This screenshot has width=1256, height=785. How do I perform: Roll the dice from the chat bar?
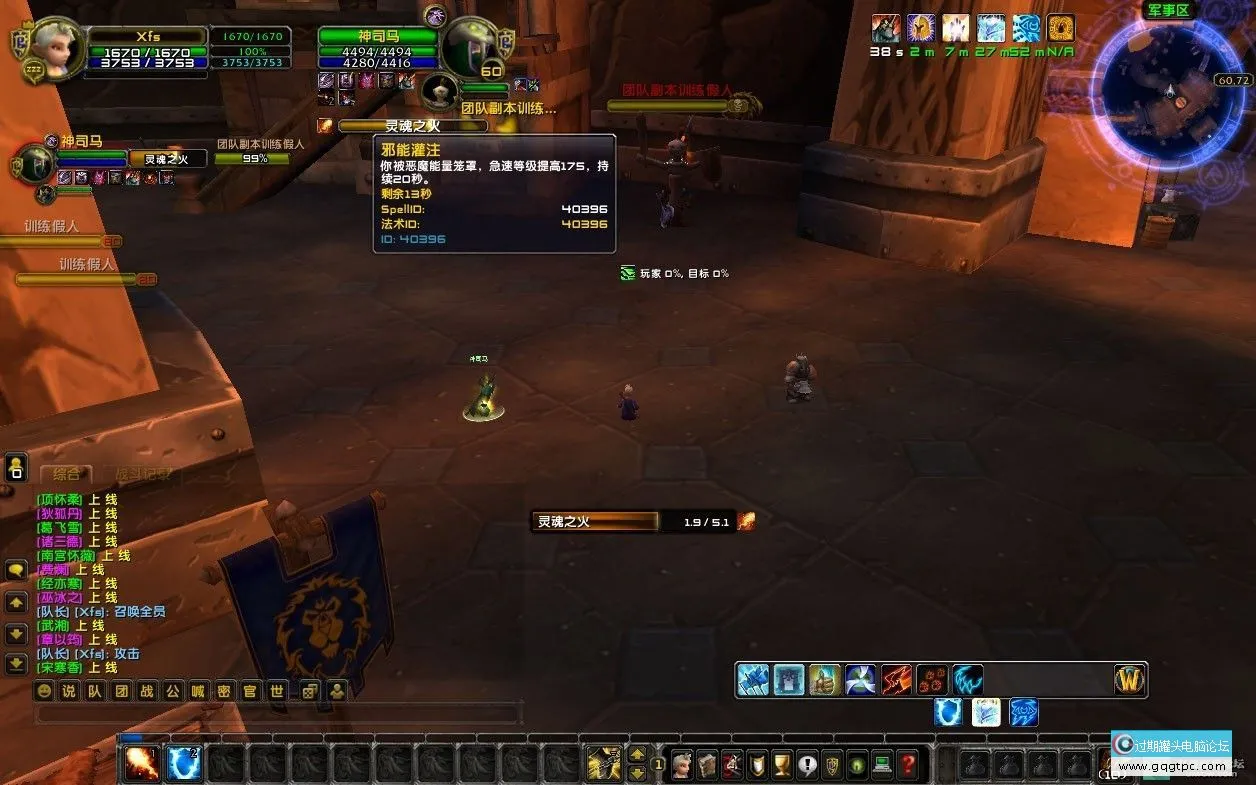tap(310, 691)
